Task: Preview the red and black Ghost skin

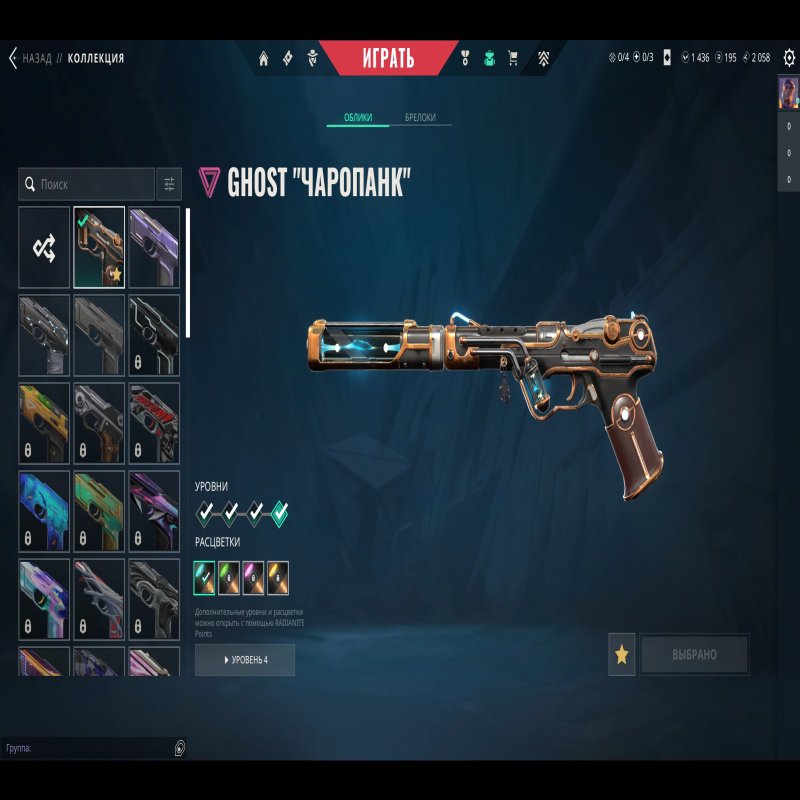Action: [x=154, y=423]
